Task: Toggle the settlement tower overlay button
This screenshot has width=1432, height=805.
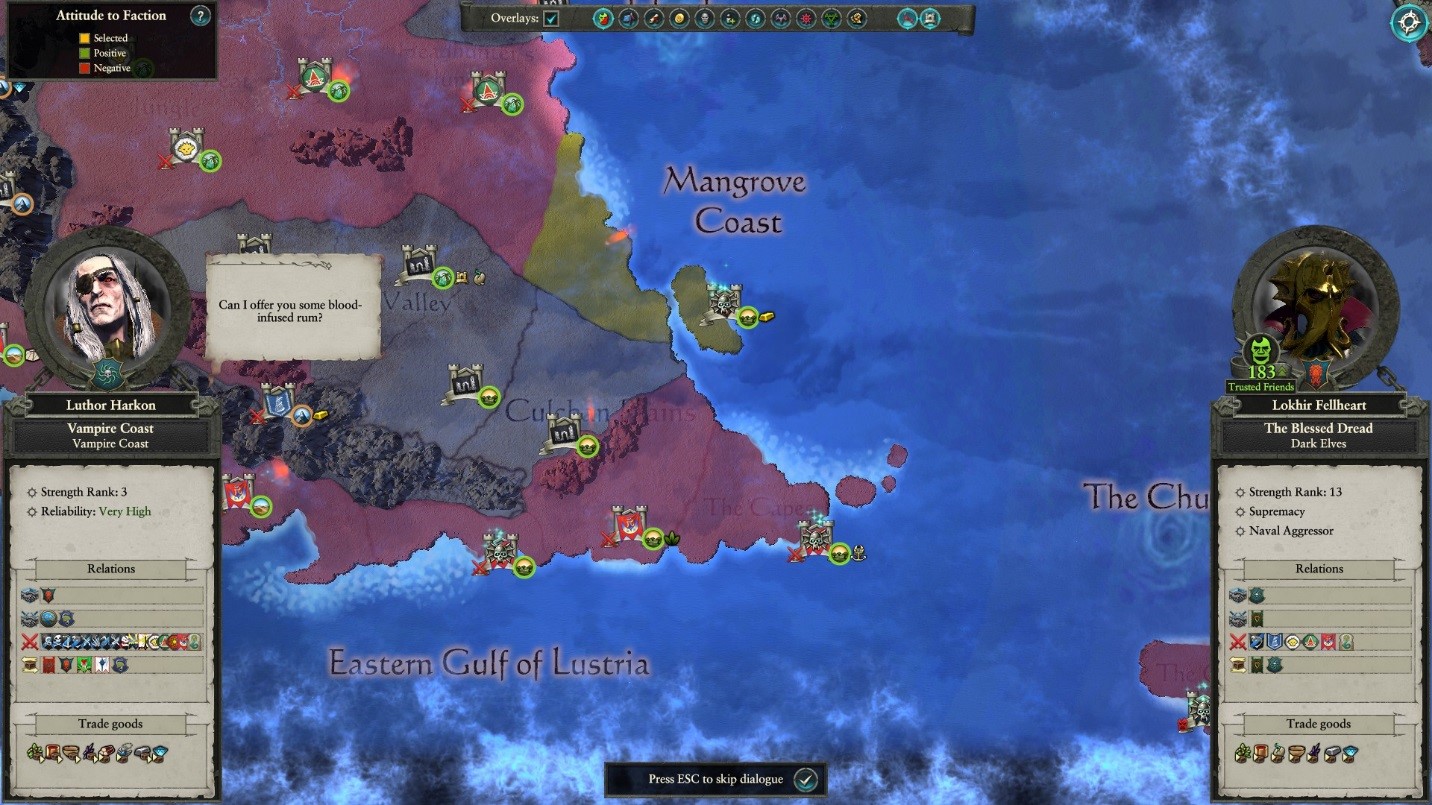Action: coord(930,18)
